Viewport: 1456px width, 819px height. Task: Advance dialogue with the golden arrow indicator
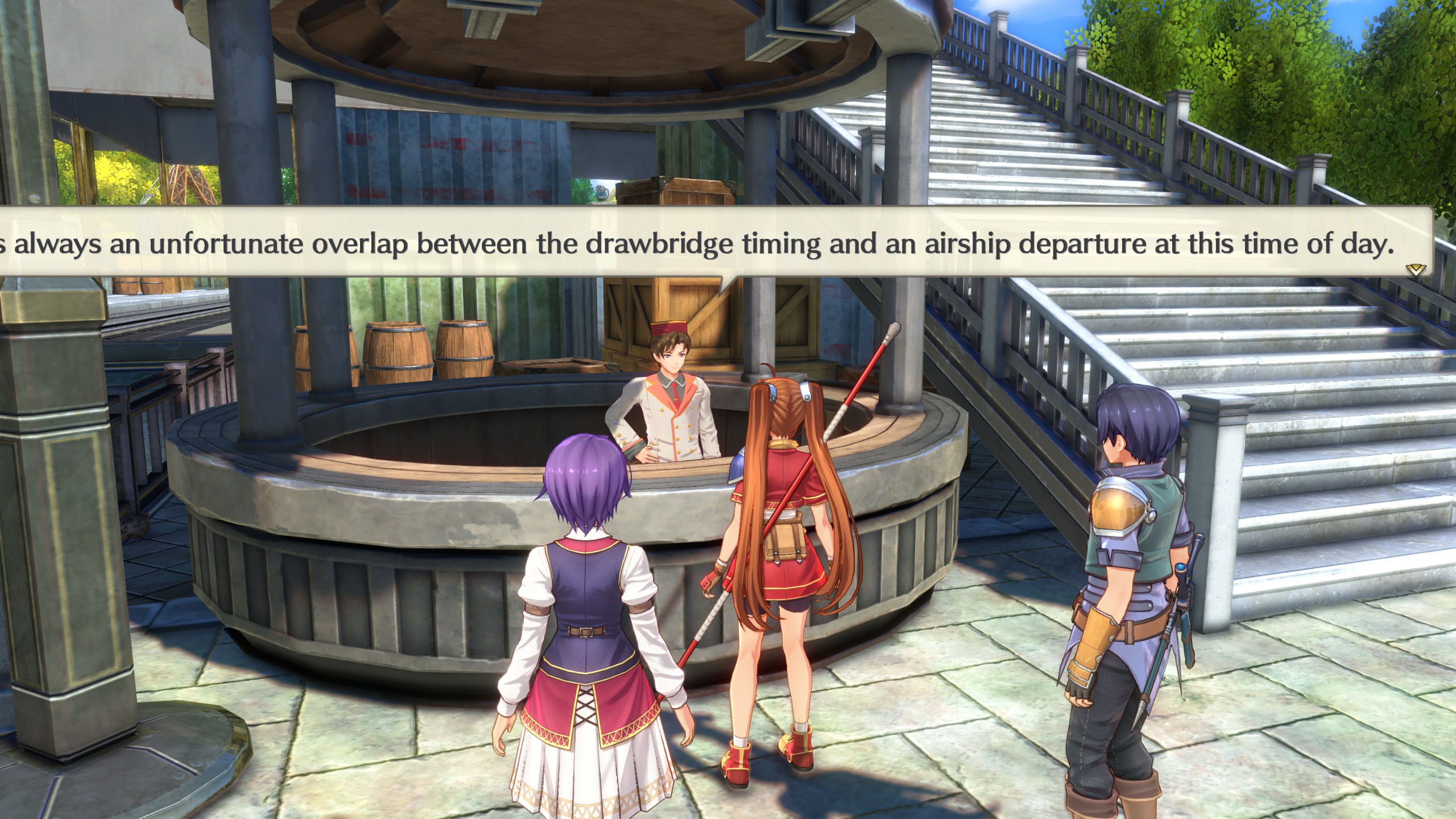point(1415,270)
